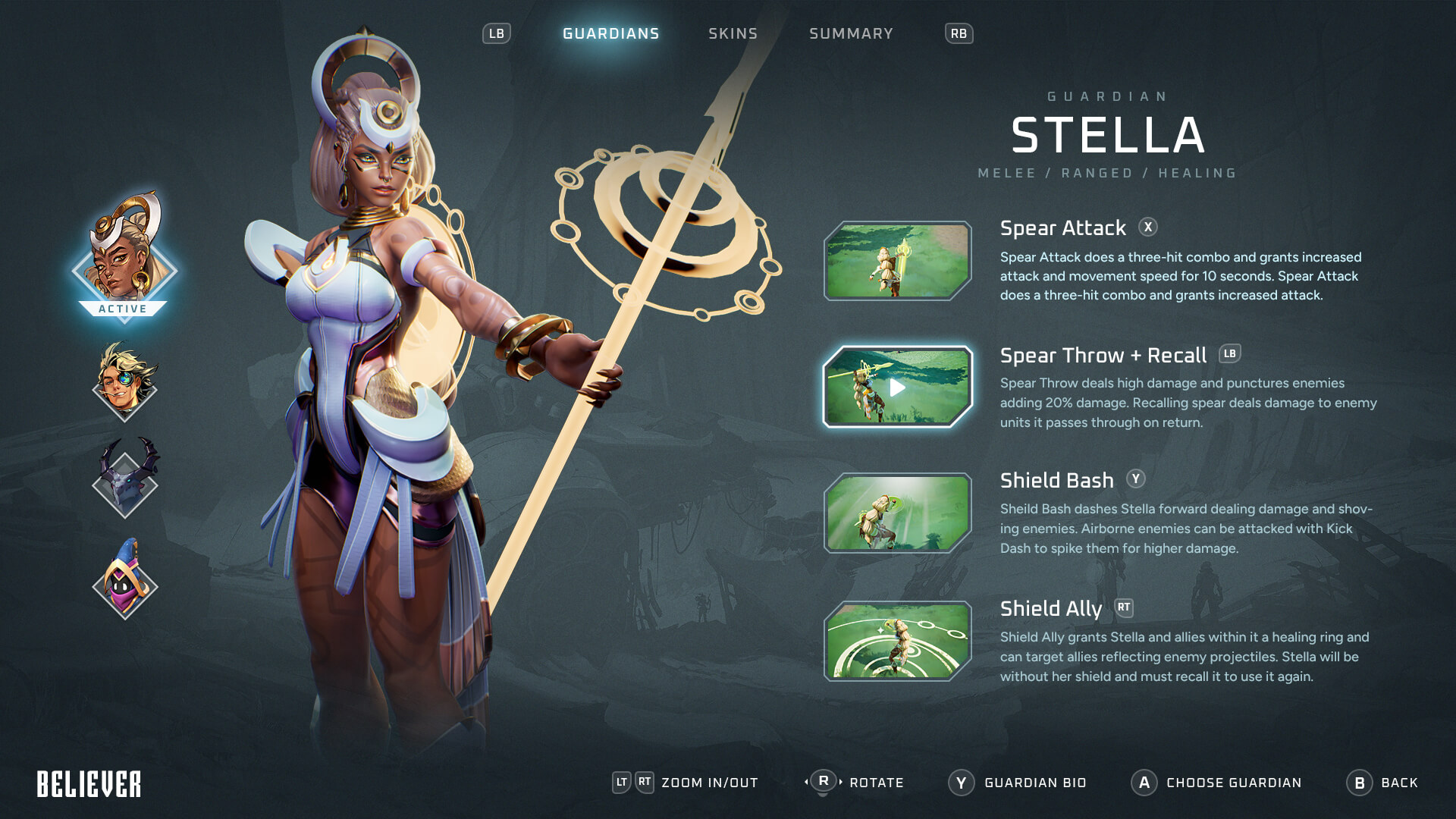
Task: Open the Spear Attack preview thumbnail
Action: [x=897, y=261]
